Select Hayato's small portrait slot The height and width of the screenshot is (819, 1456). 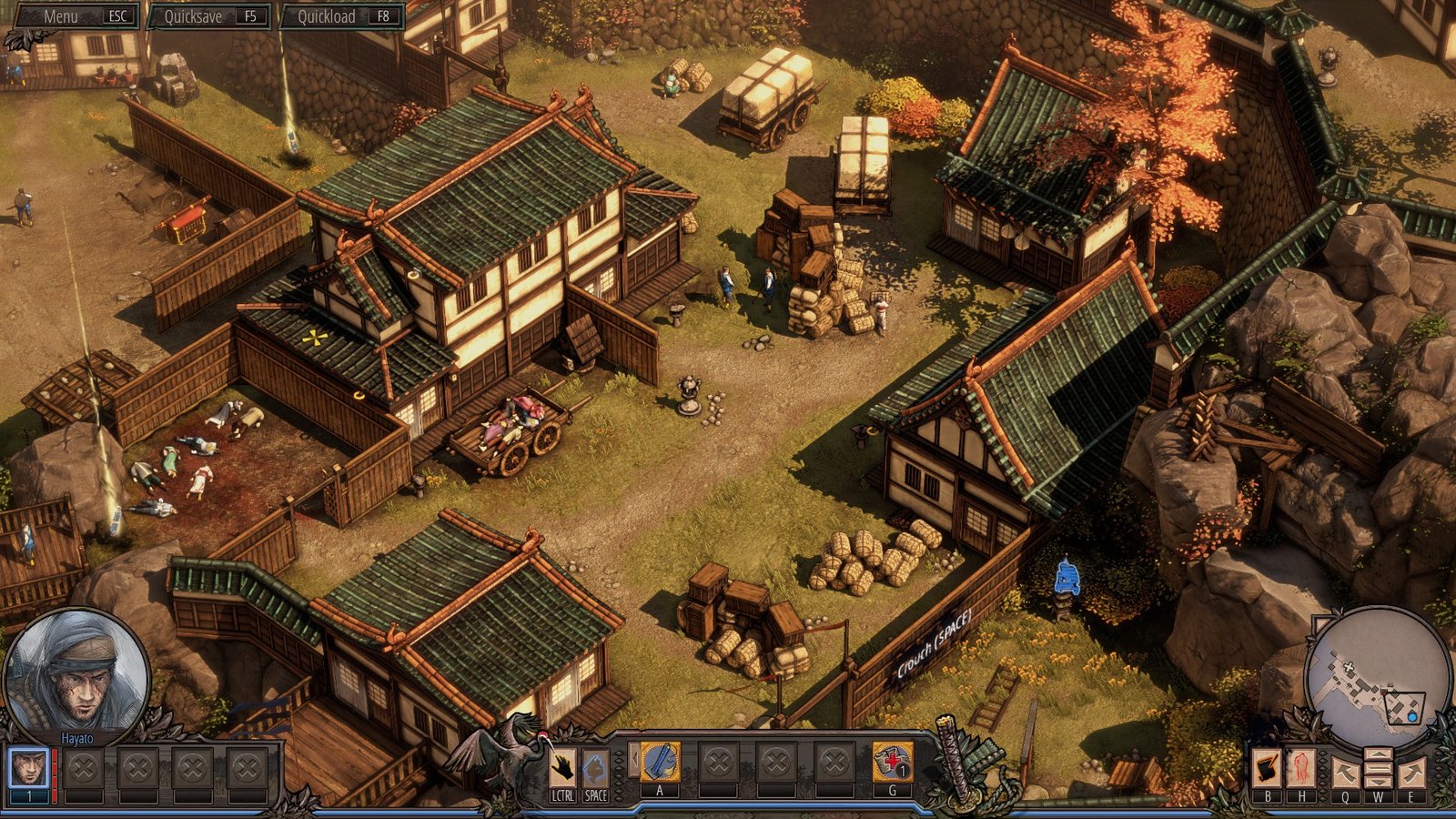pos(29,768)
